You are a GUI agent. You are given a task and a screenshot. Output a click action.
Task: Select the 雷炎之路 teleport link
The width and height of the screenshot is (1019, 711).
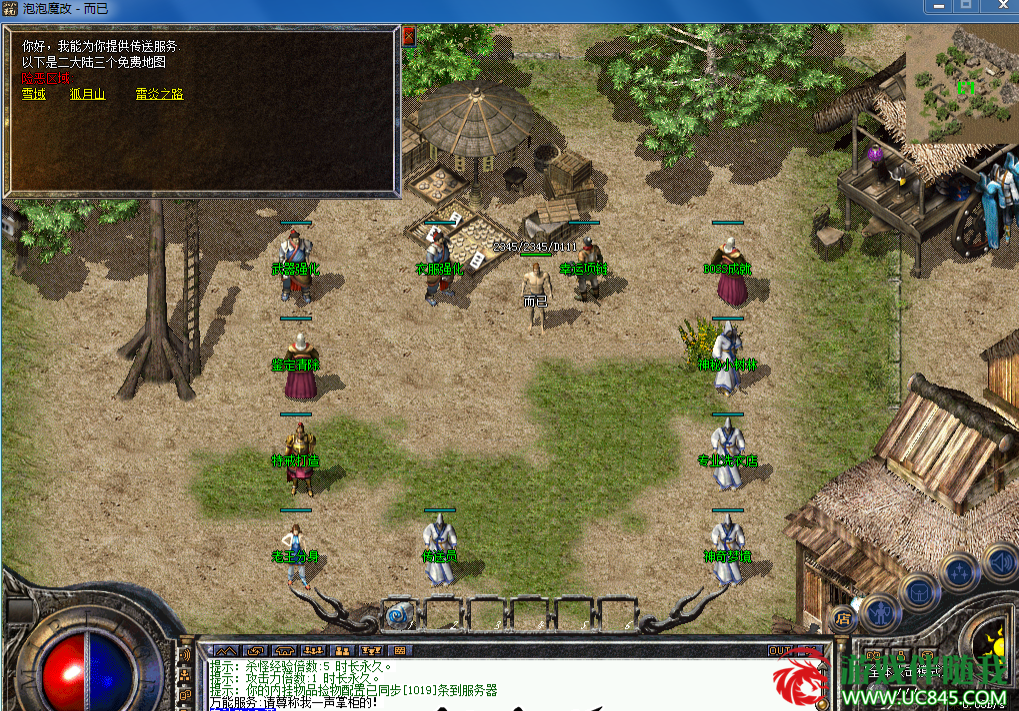click(x=159, y=94)
